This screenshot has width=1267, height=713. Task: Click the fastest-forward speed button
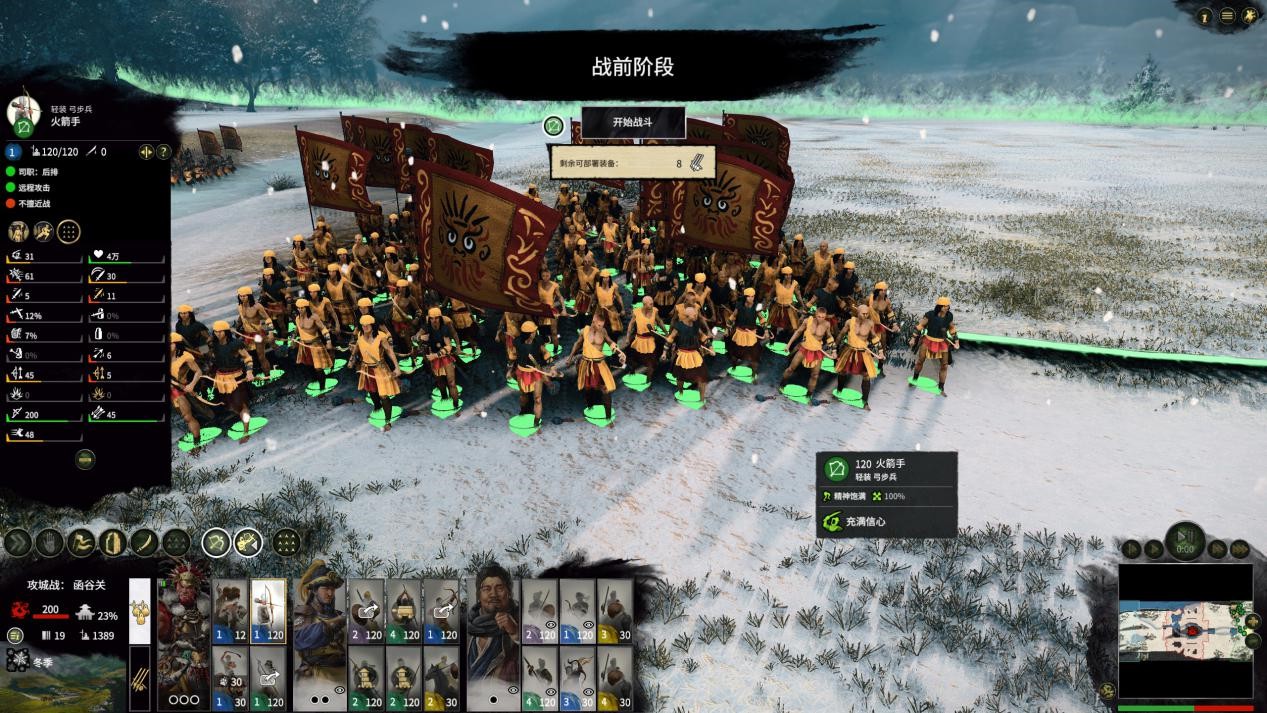click(x=1240, y=548)
